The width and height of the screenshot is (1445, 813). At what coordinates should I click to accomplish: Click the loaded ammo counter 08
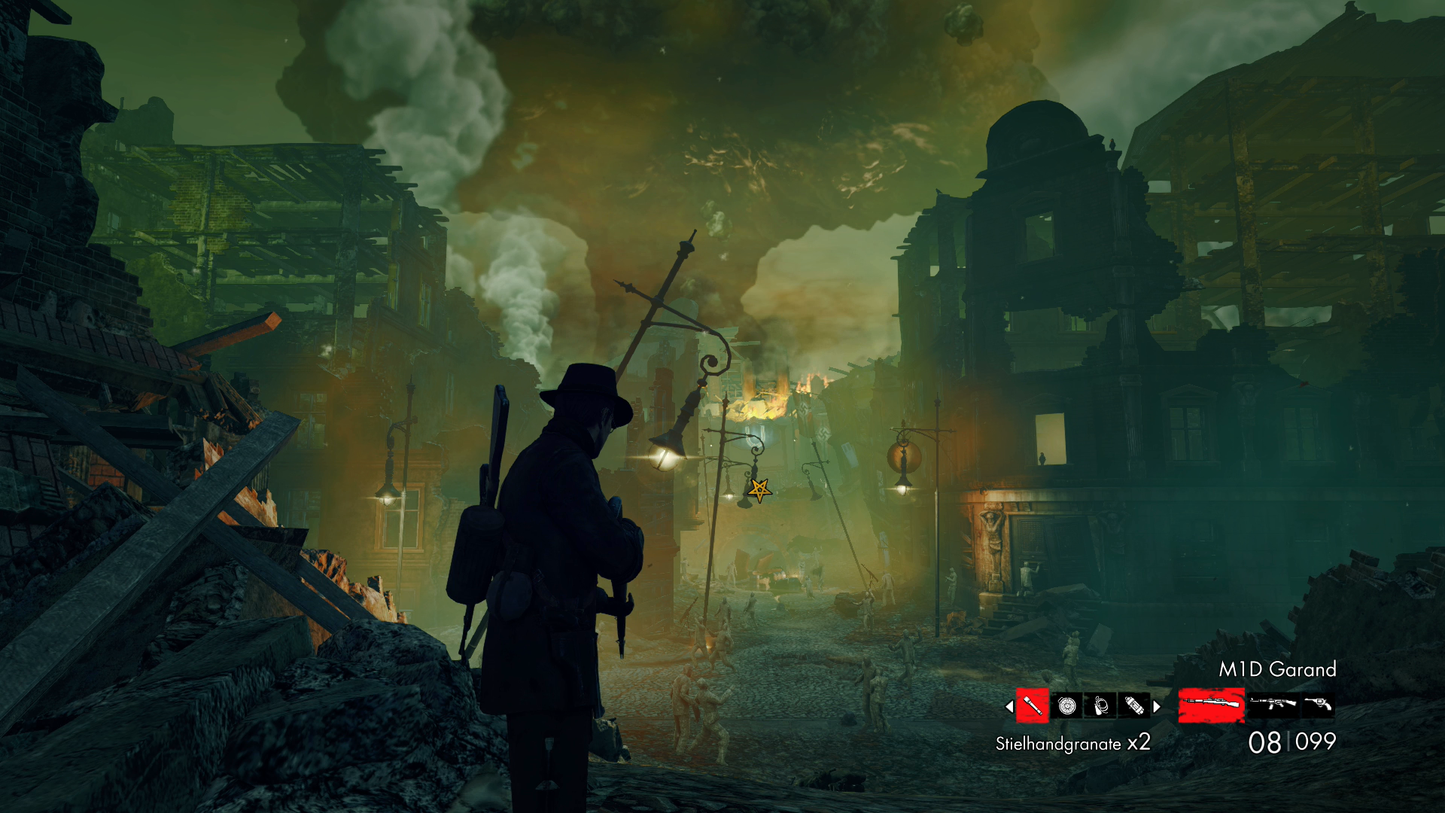[x=1264, y=741]
